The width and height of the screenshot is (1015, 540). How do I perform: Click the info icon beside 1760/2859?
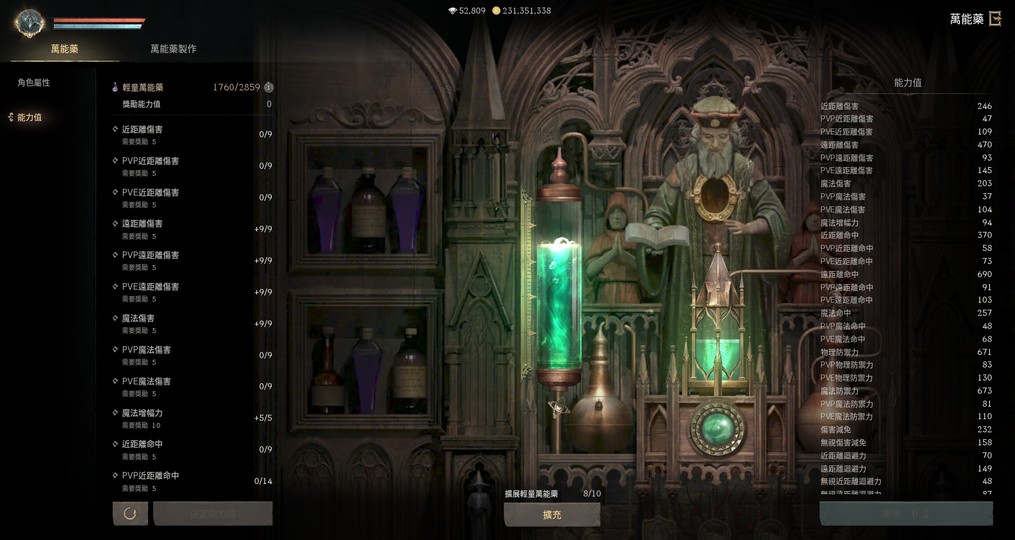(268, 88)
